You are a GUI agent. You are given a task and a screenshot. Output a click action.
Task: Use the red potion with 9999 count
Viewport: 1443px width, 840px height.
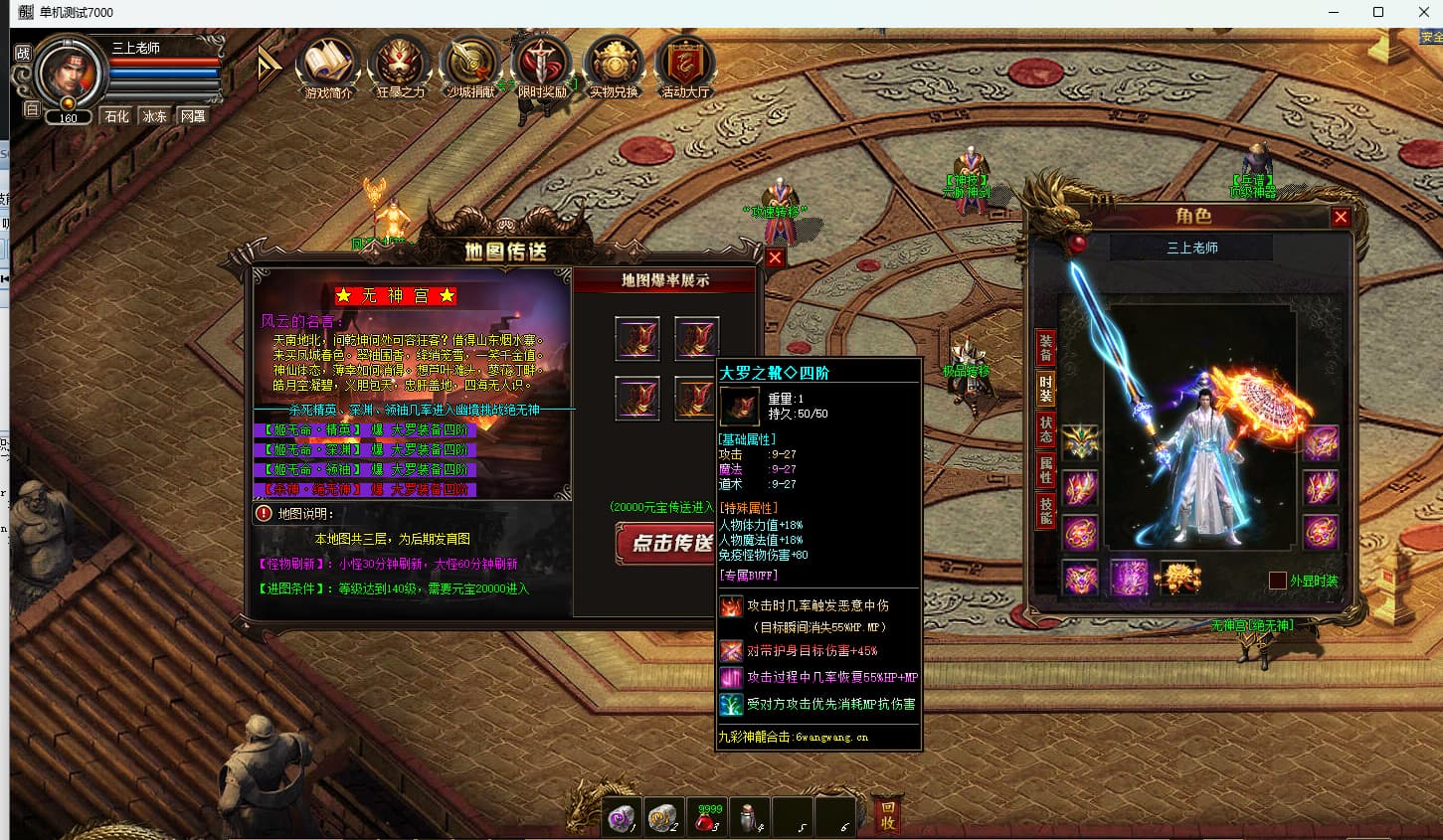coord(708,817)
